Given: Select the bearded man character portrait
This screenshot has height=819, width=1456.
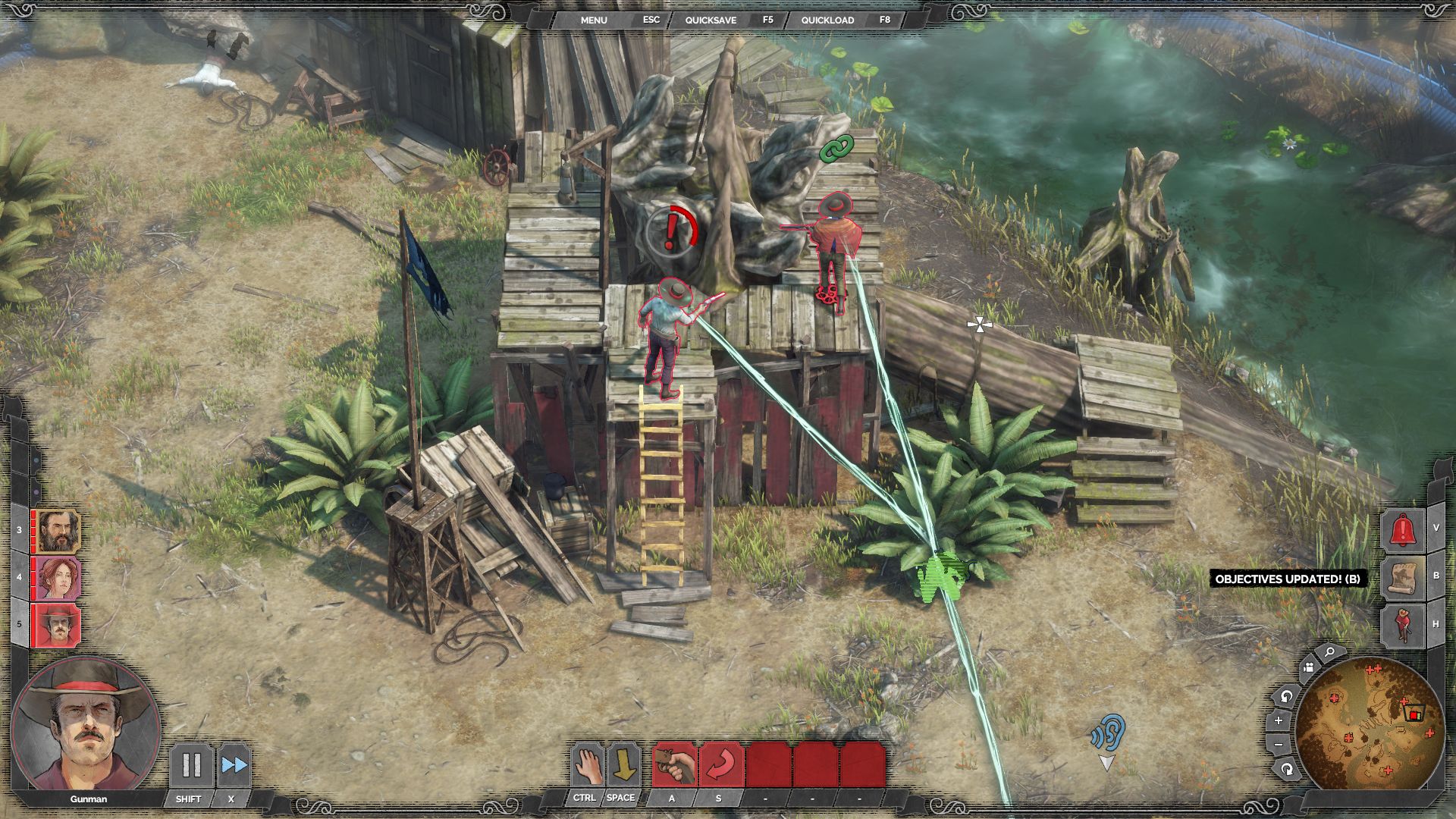Looking at the screenshot, I should [x=58, y=531].
